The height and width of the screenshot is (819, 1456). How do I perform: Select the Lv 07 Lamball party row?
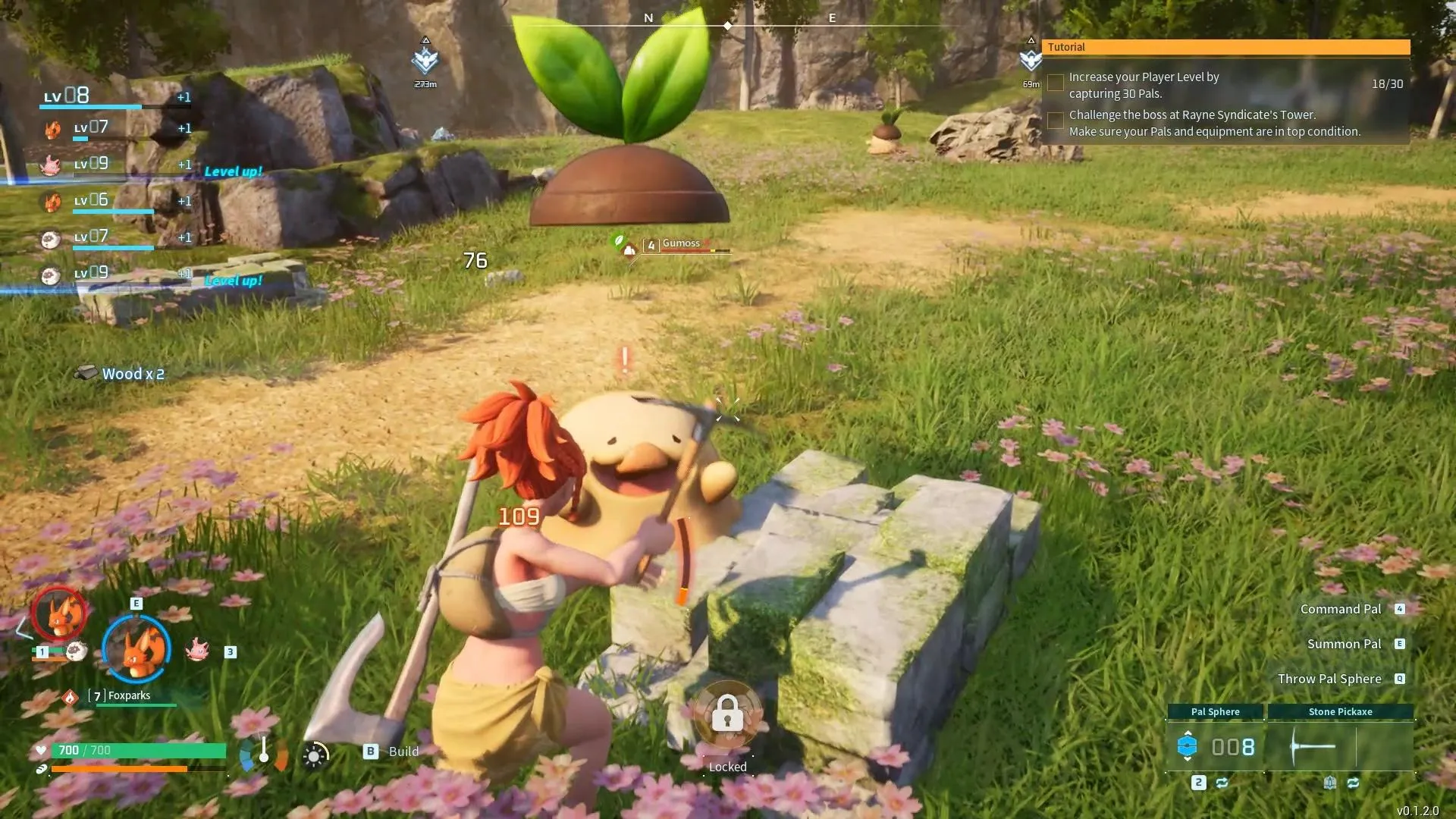[x=114, y=237]
